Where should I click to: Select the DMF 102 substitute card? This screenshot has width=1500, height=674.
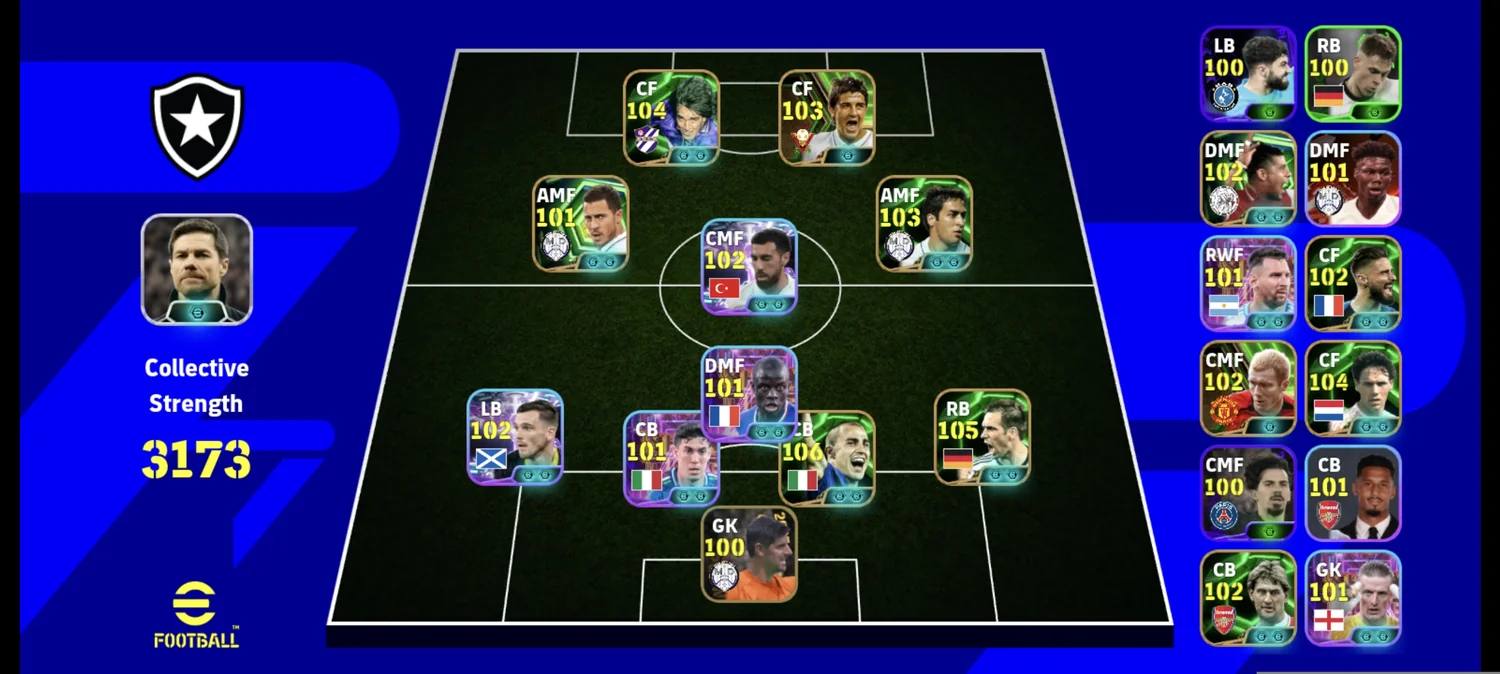[1248, 179]
